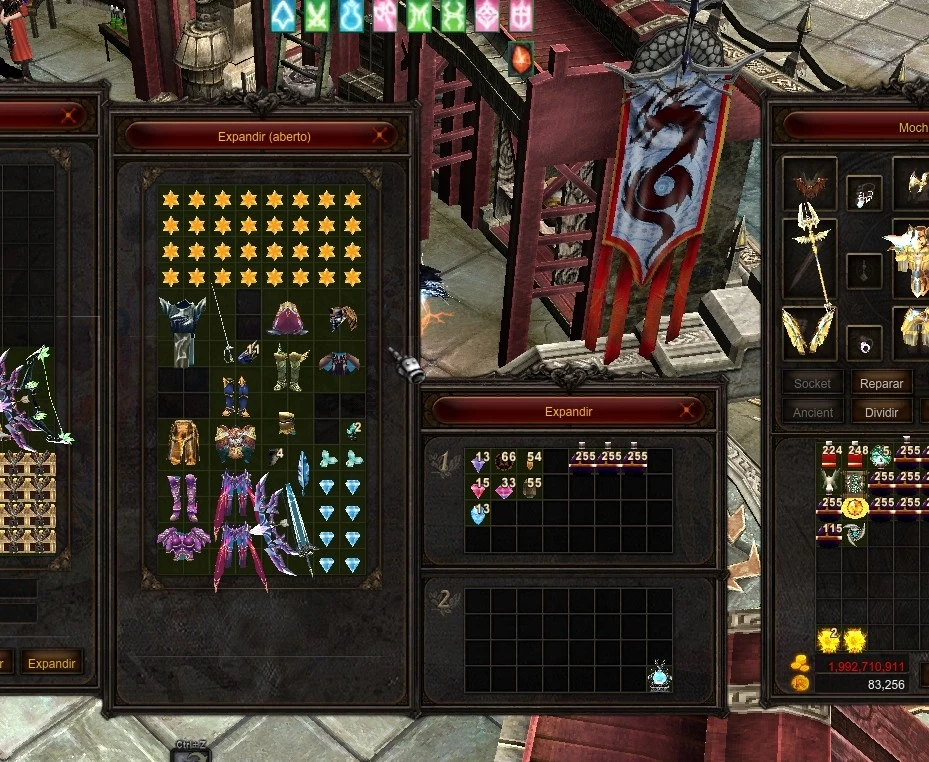Select the red potion stack of 224
This screenshot has height=762, width=929.
[x=830, y=456]
